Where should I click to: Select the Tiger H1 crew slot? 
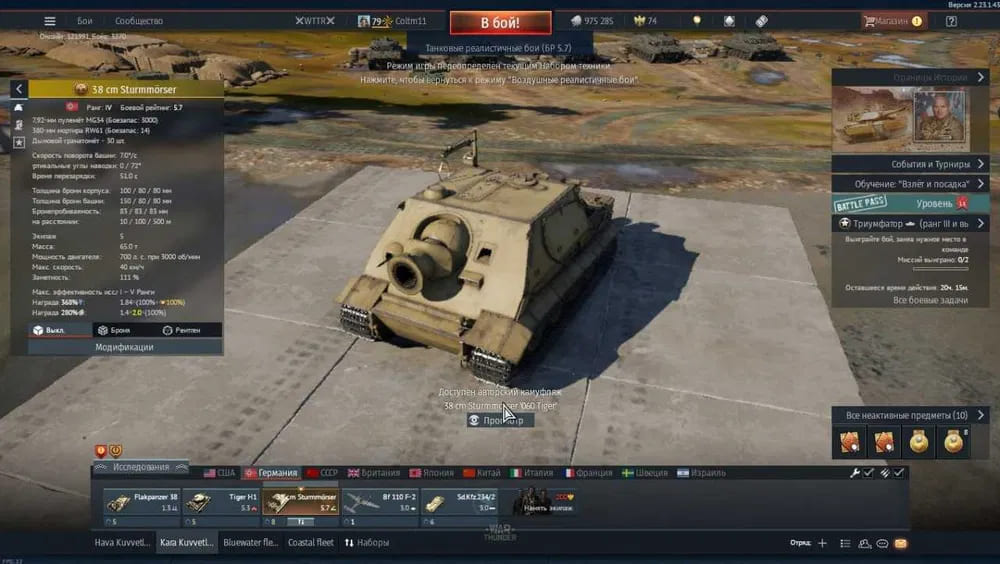[220, 502]
